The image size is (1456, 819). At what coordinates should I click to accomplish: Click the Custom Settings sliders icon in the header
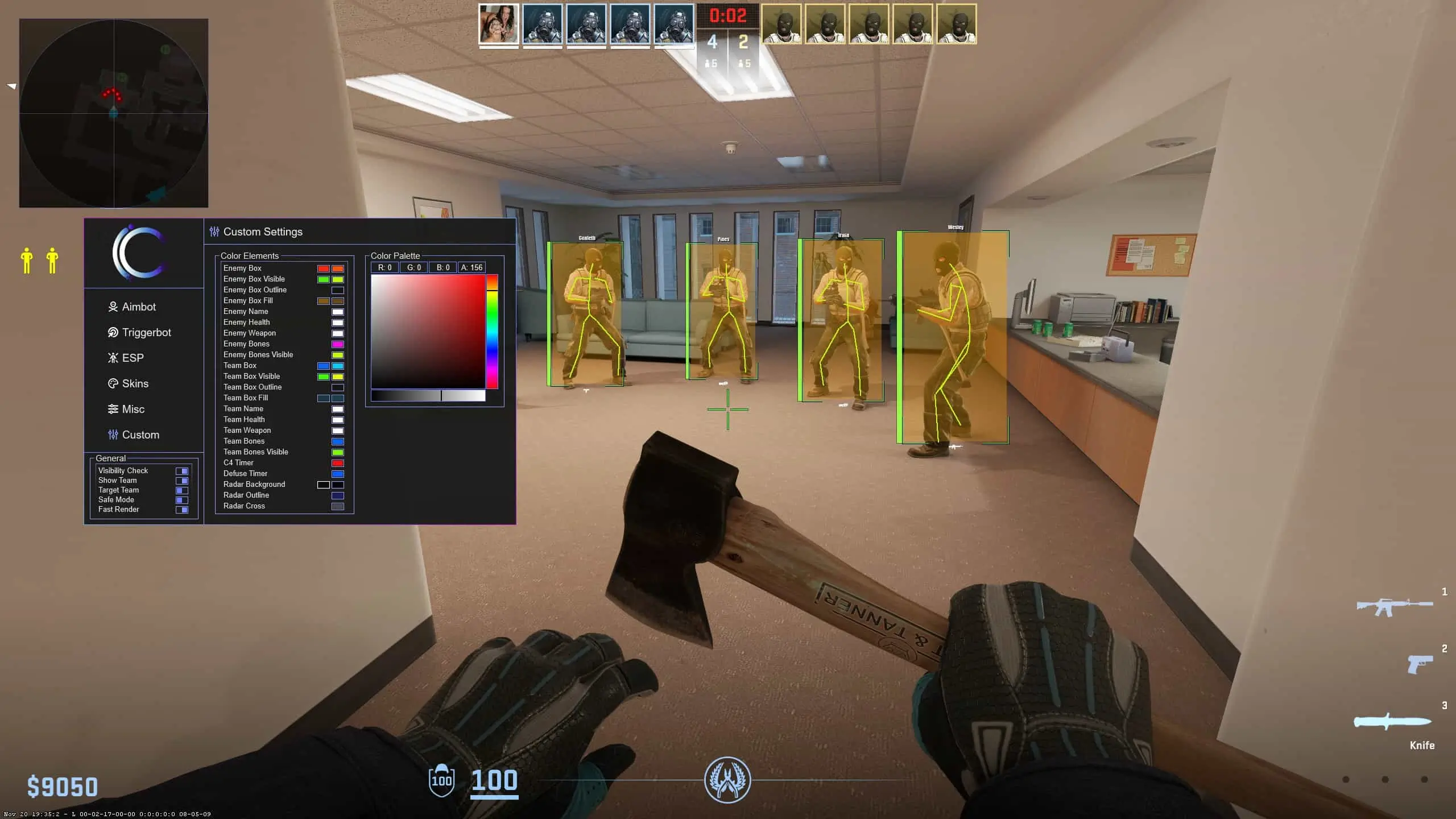[x=214, y=231]
